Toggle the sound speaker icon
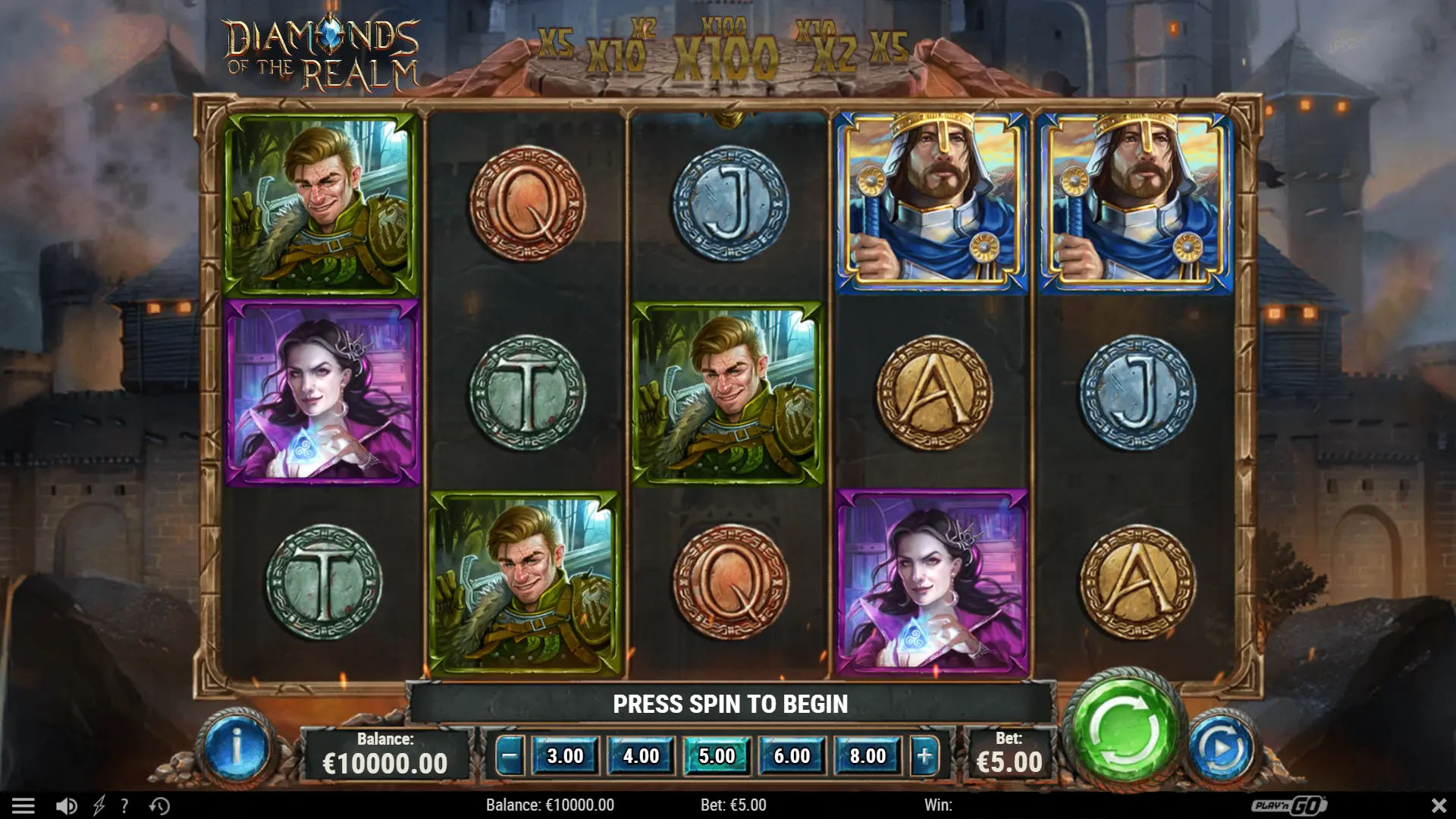The height and width of the screenshot is (819, 1456). [x=67, y=805]
